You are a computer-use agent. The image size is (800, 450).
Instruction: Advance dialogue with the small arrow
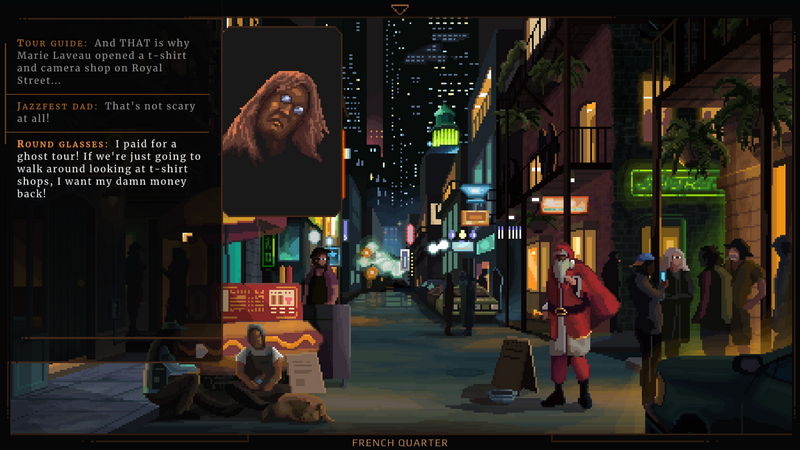point(201,350)
